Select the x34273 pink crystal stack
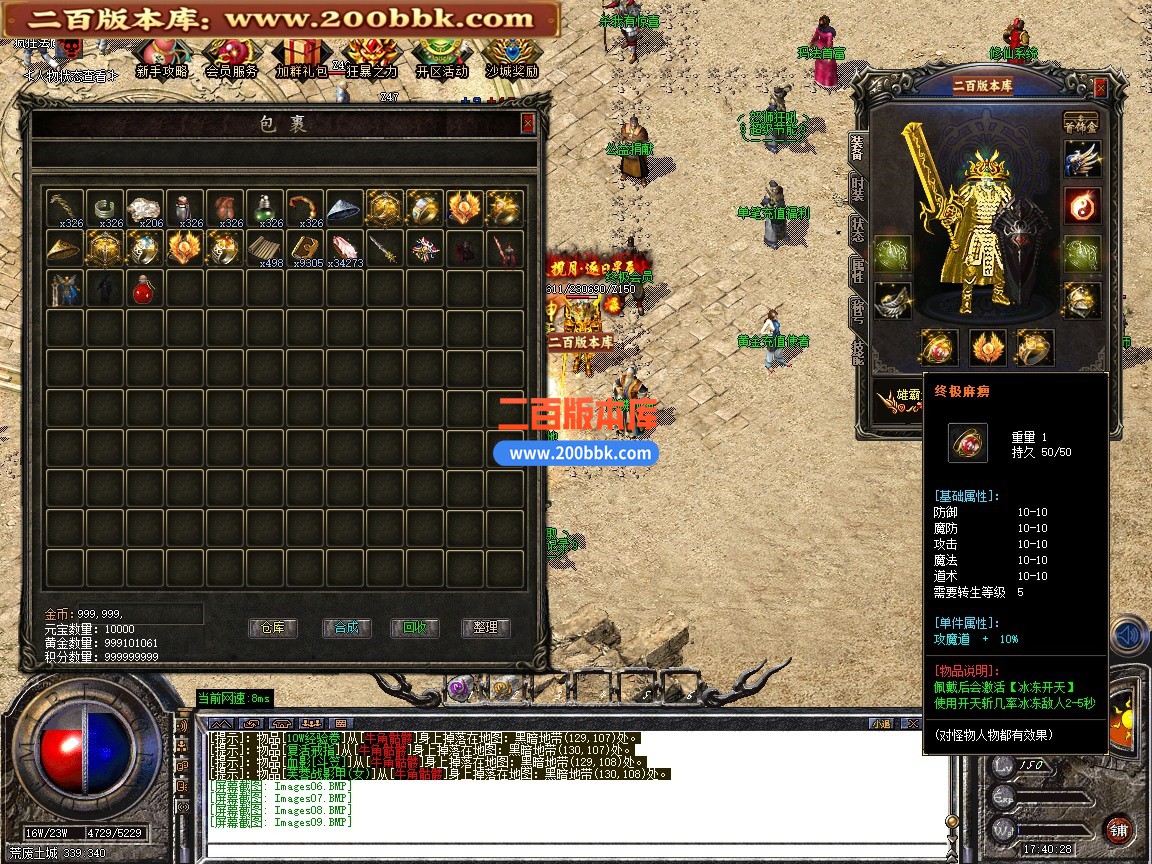Screen dimensions: 1152x864 click(344, 247)
